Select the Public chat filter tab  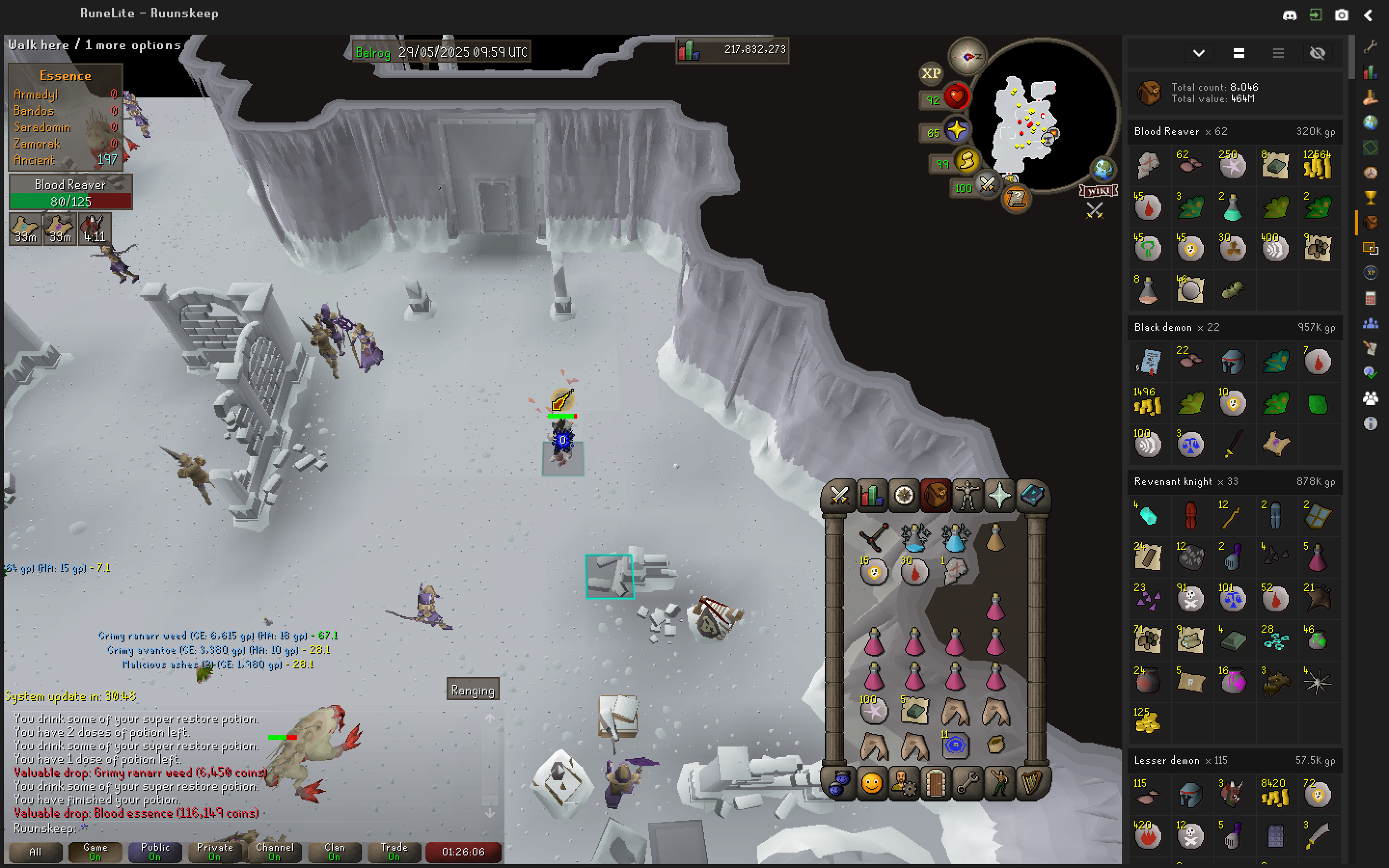(x=155, y=851)
